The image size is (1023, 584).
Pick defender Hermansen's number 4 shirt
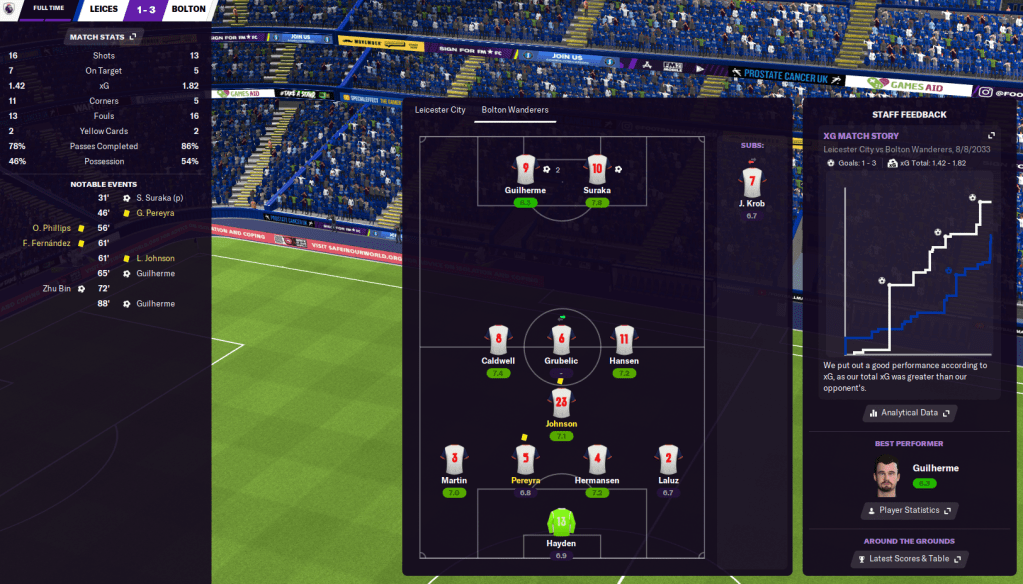597,460
